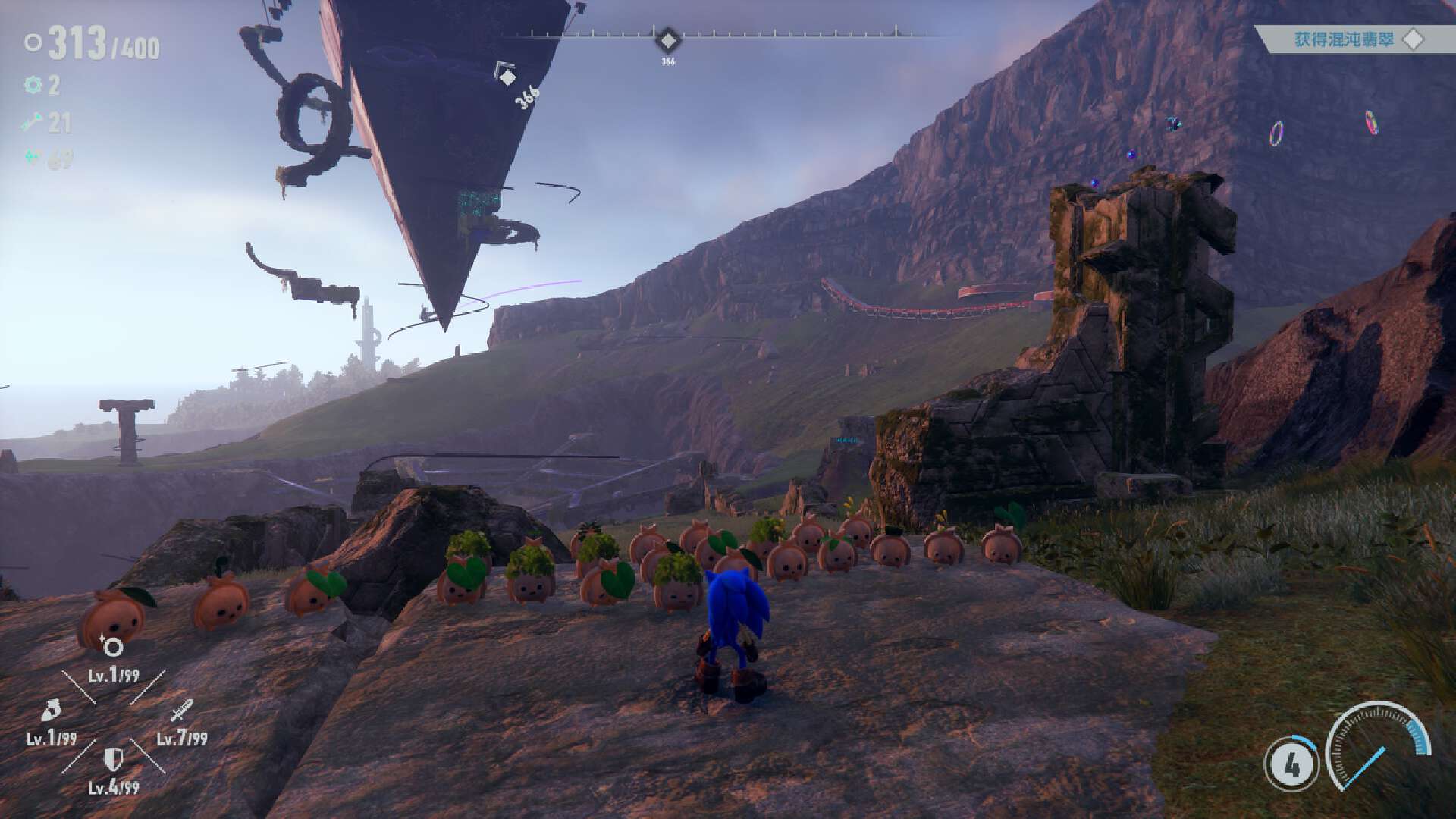Viewport: 1456px width, 819px height.
Task: Select the sword attack level icon
Action: pos(182,711)
